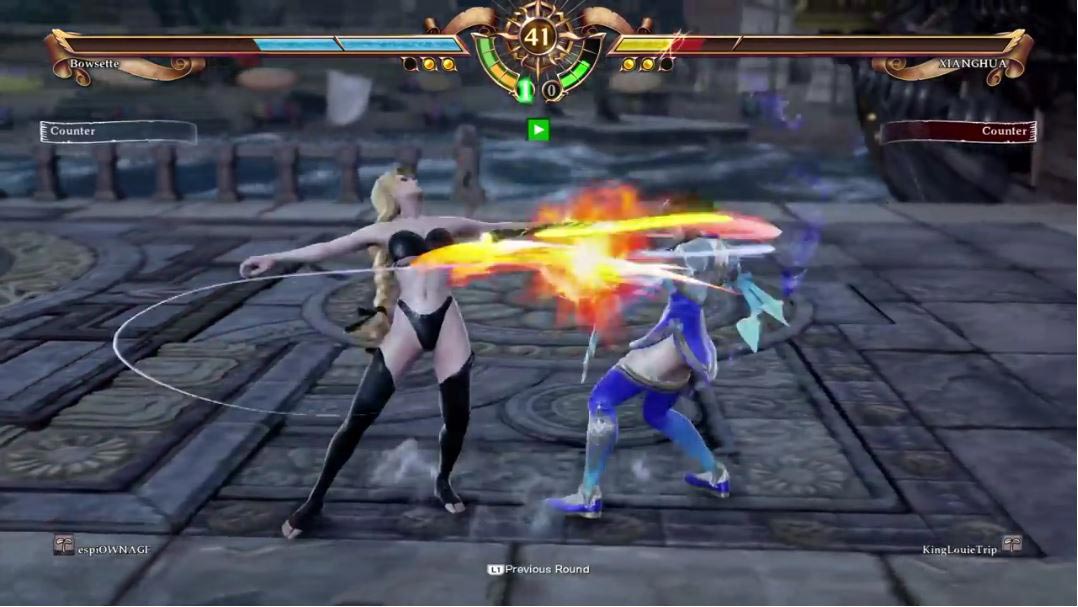
Task: Click the green replay play icon
Action: point(538,129)
